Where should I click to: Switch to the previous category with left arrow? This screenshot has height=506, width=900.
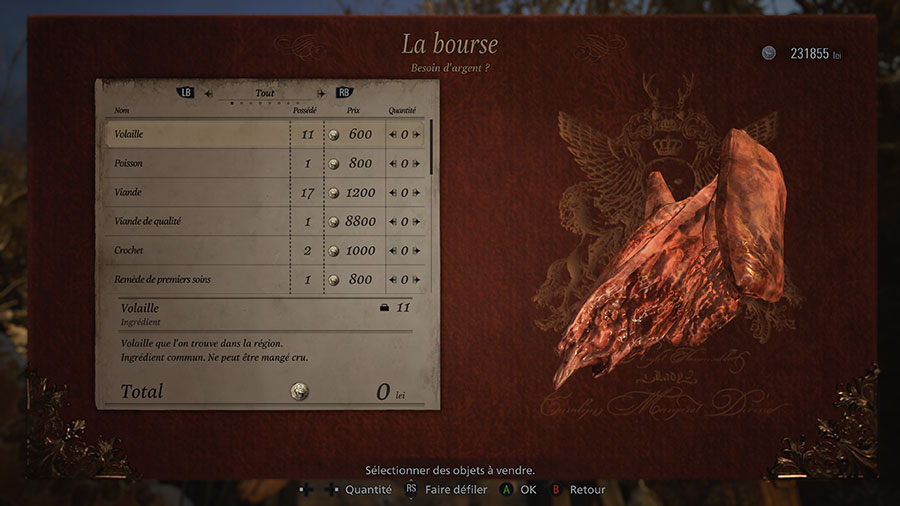(208, 93)
